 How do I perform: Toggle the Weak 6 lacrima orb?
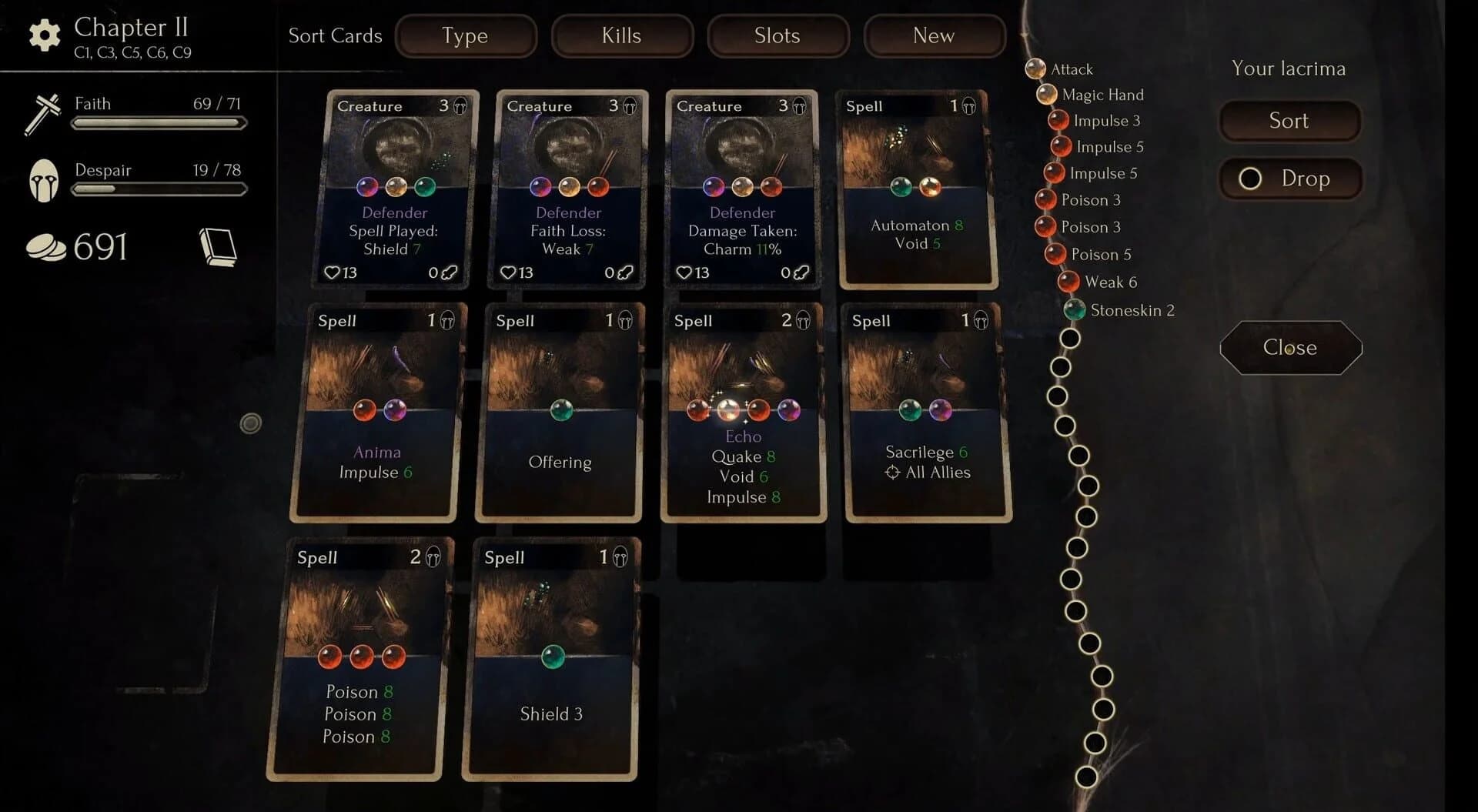pyautogui.click(x=1068, y=282)
